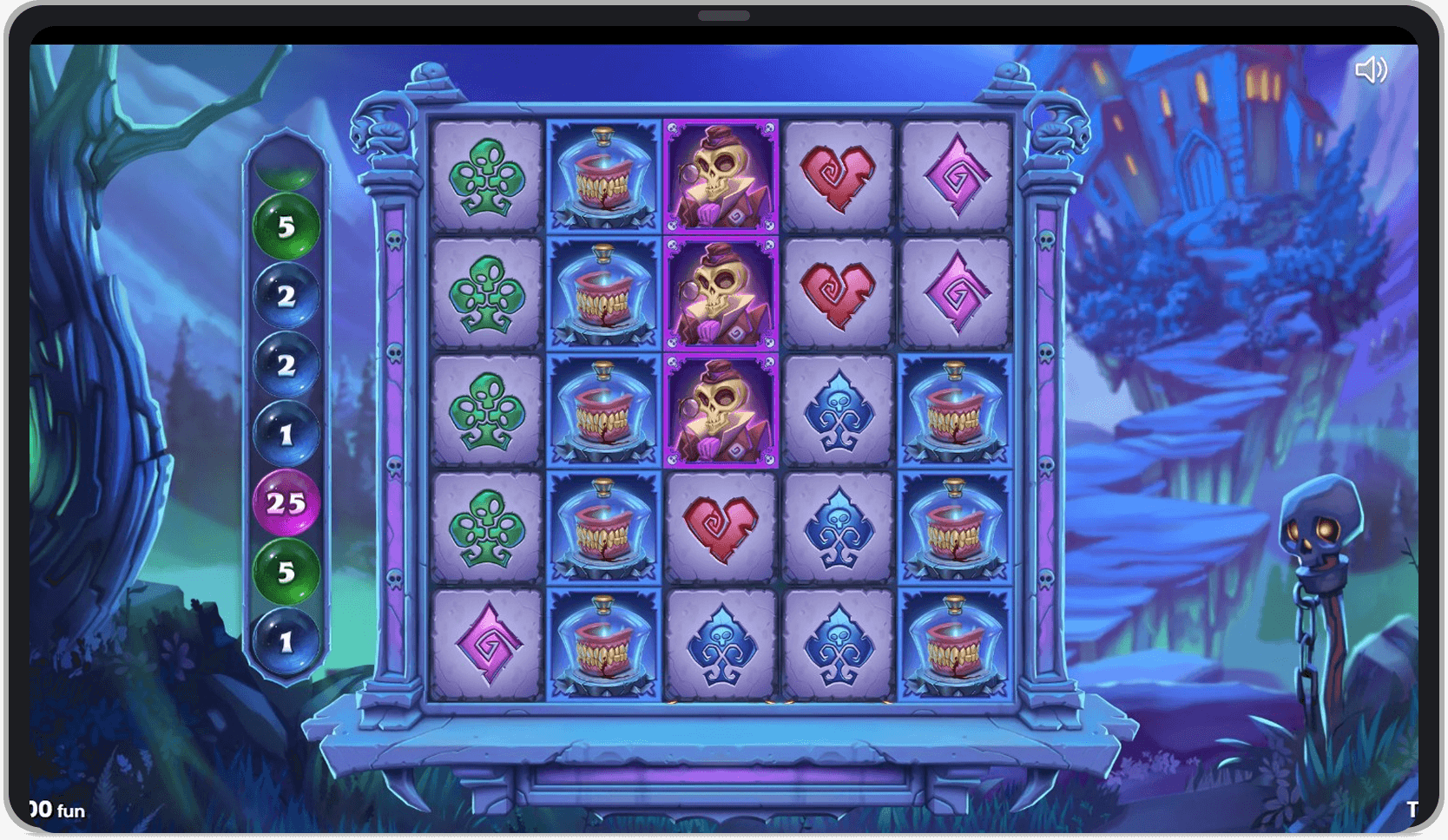Open the lower green 5 orb details
The image size is (1448, 840).
tap(286, 570)
